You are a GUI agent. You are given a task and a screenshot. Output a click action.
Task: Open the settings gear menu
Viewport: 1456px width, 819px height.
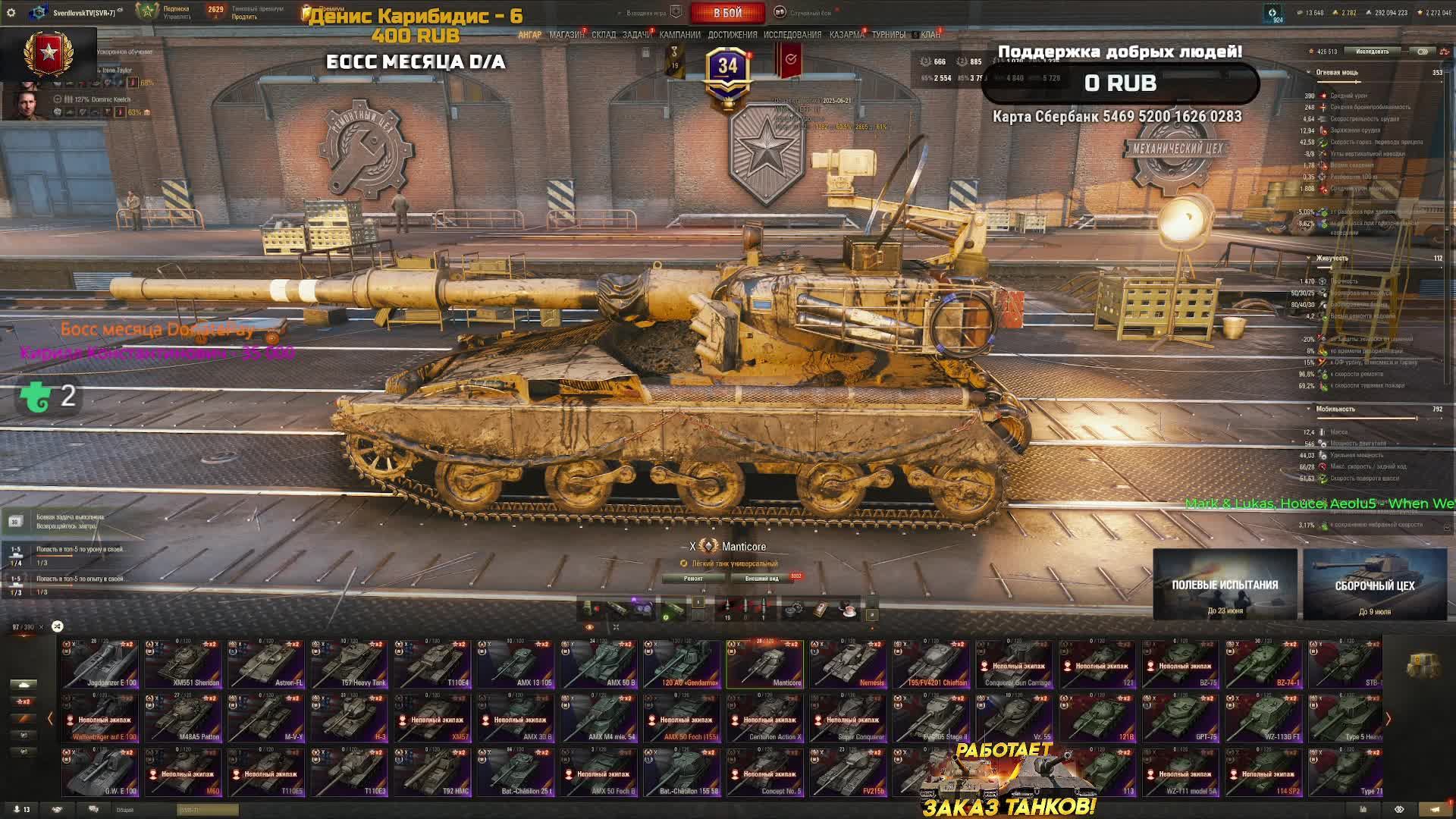point(11,13)
